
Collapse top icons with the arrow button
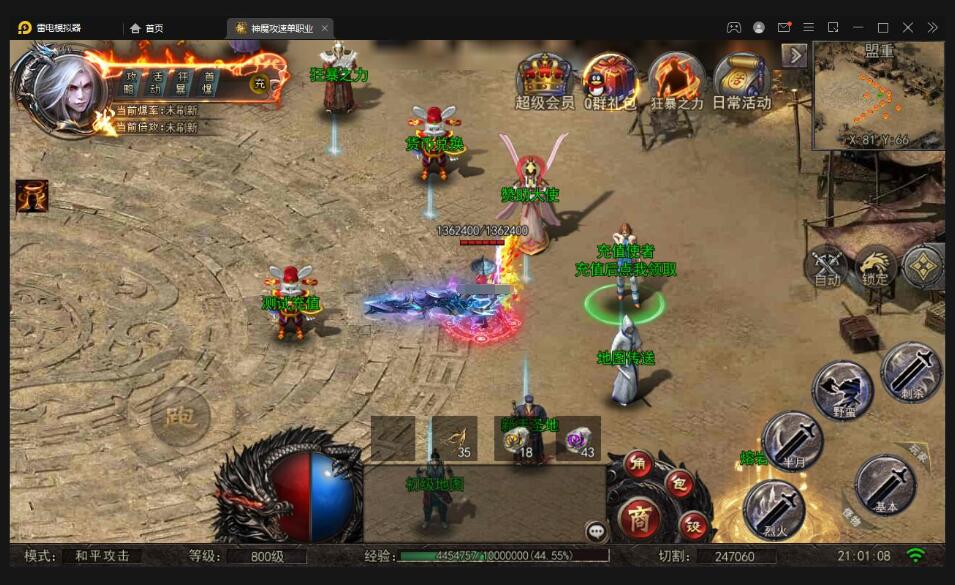click(x=795, y=55)
